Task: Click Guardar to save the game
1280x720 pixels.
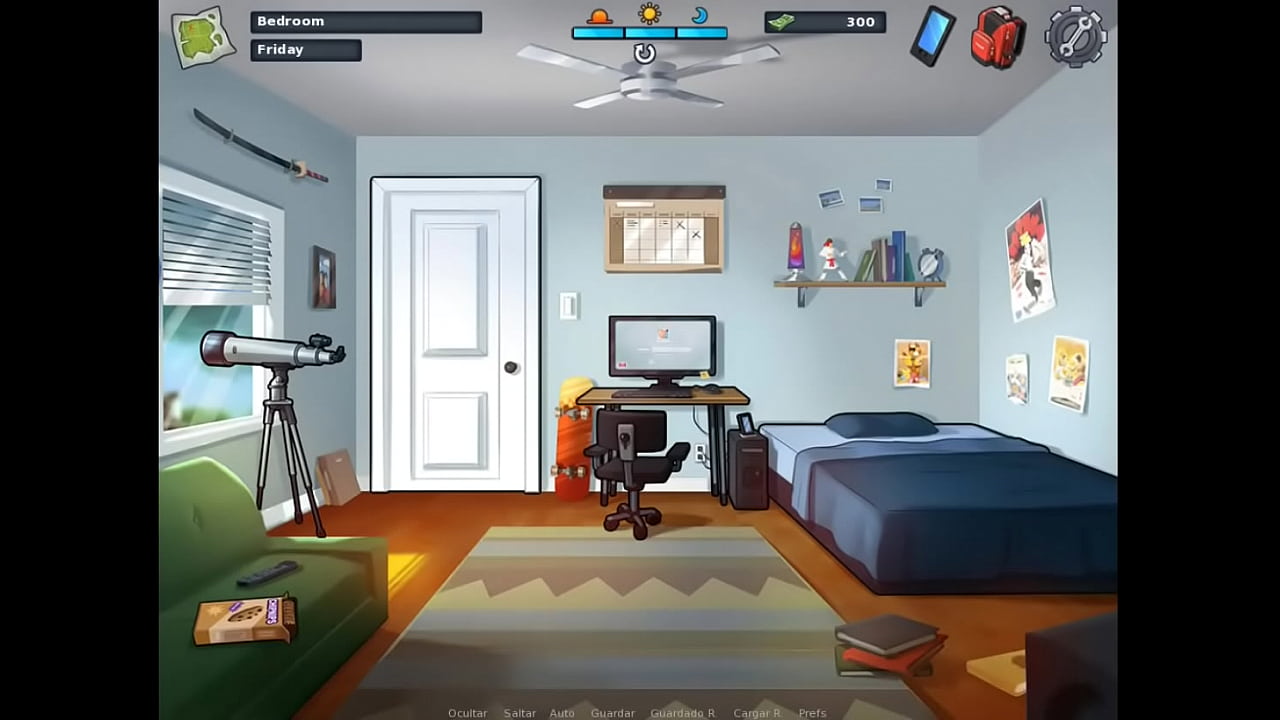Action: coord(613,713)
